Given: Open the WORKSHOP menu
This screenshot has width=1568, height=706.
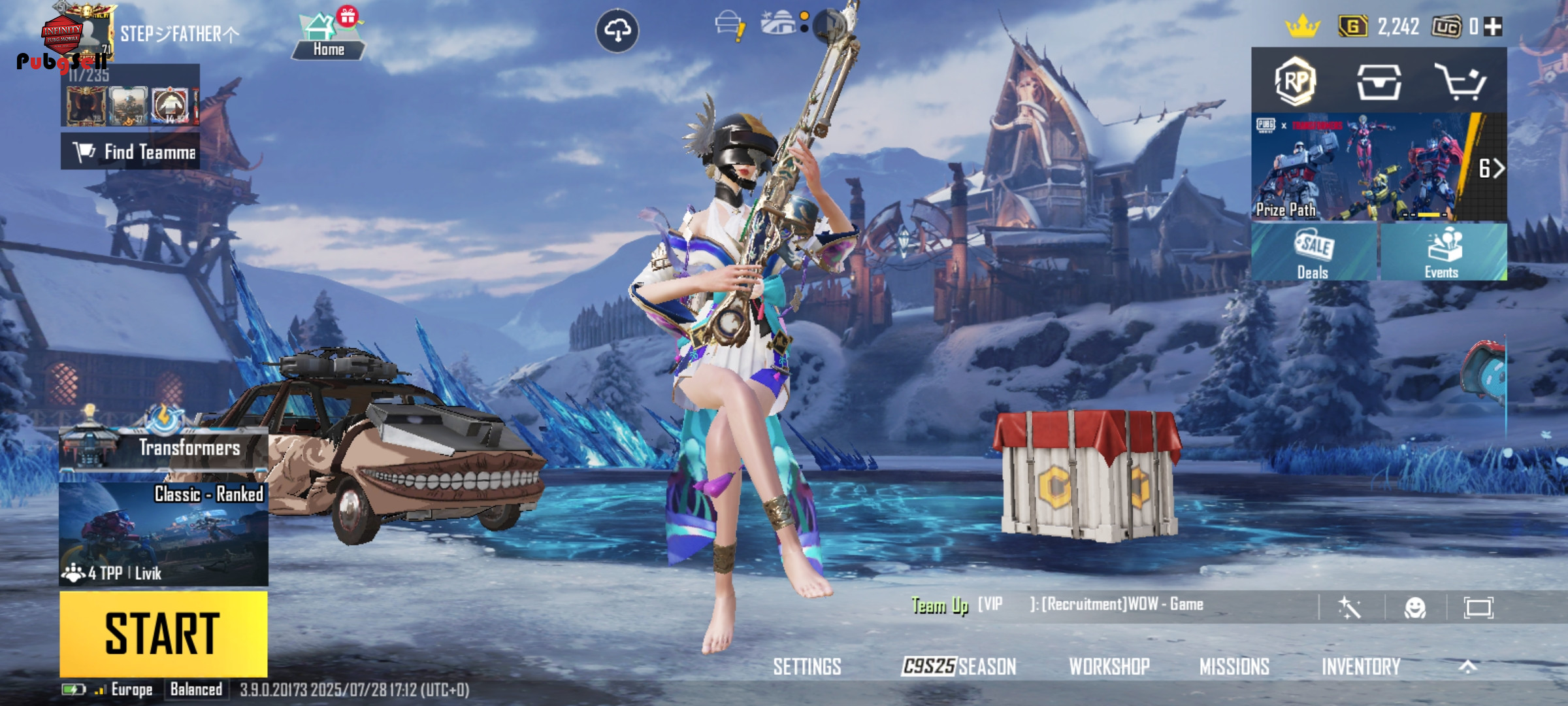Looking at the screenshot, I should 1109,666.
